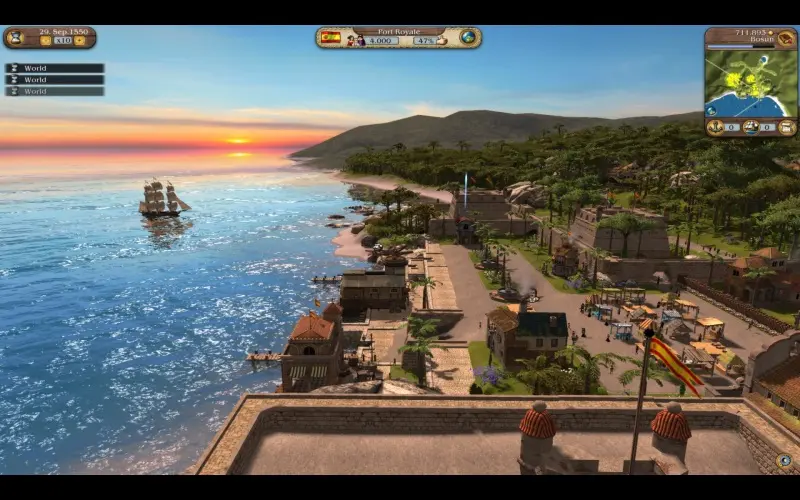The image size is (800, 500).
Task: Select the Spanish flag in the town bar
Action: tap(330, 38)
